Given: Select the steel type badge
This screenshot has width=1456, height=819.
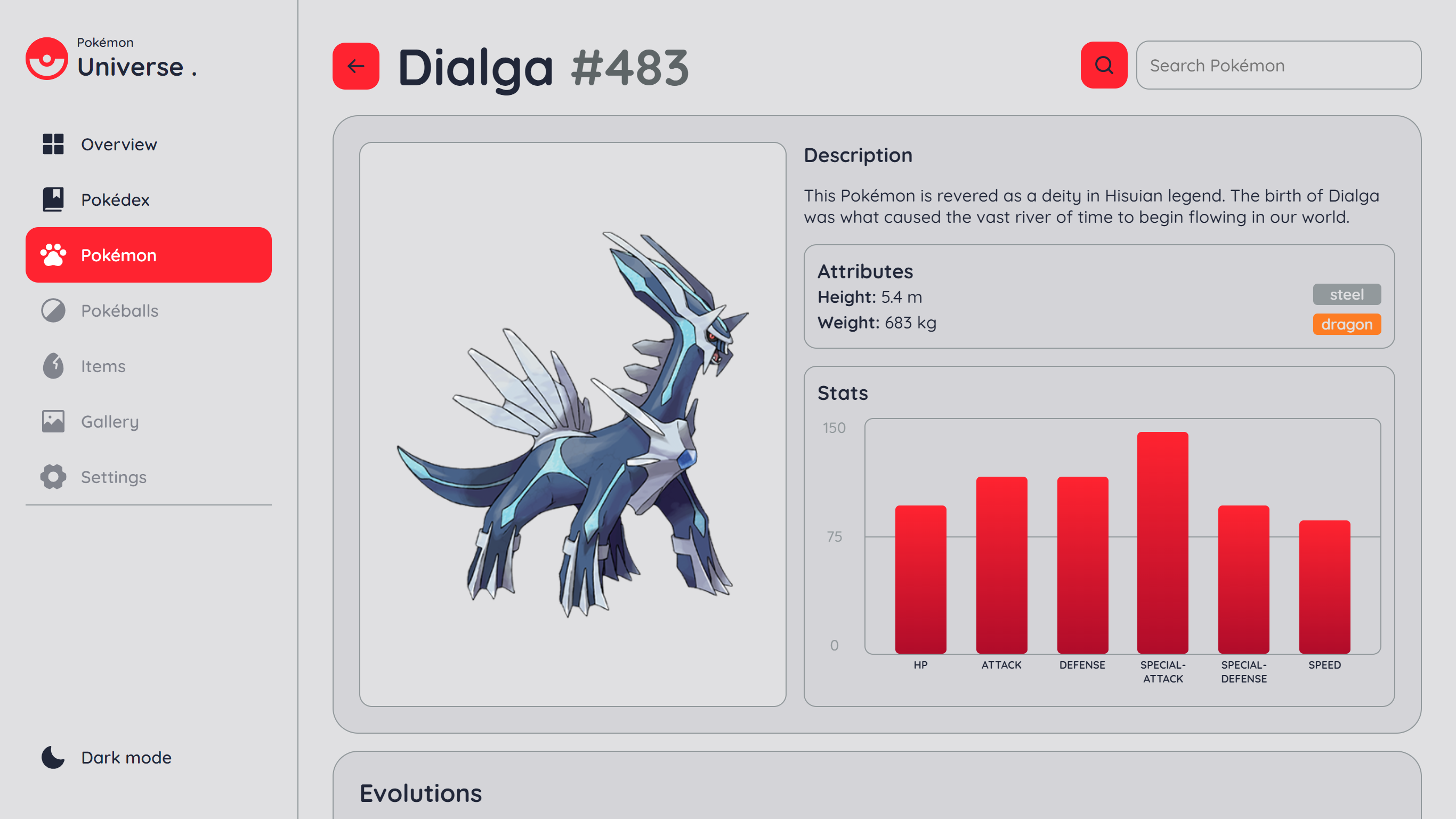Looking at the screenshot, I should (x=1346, y=294).
